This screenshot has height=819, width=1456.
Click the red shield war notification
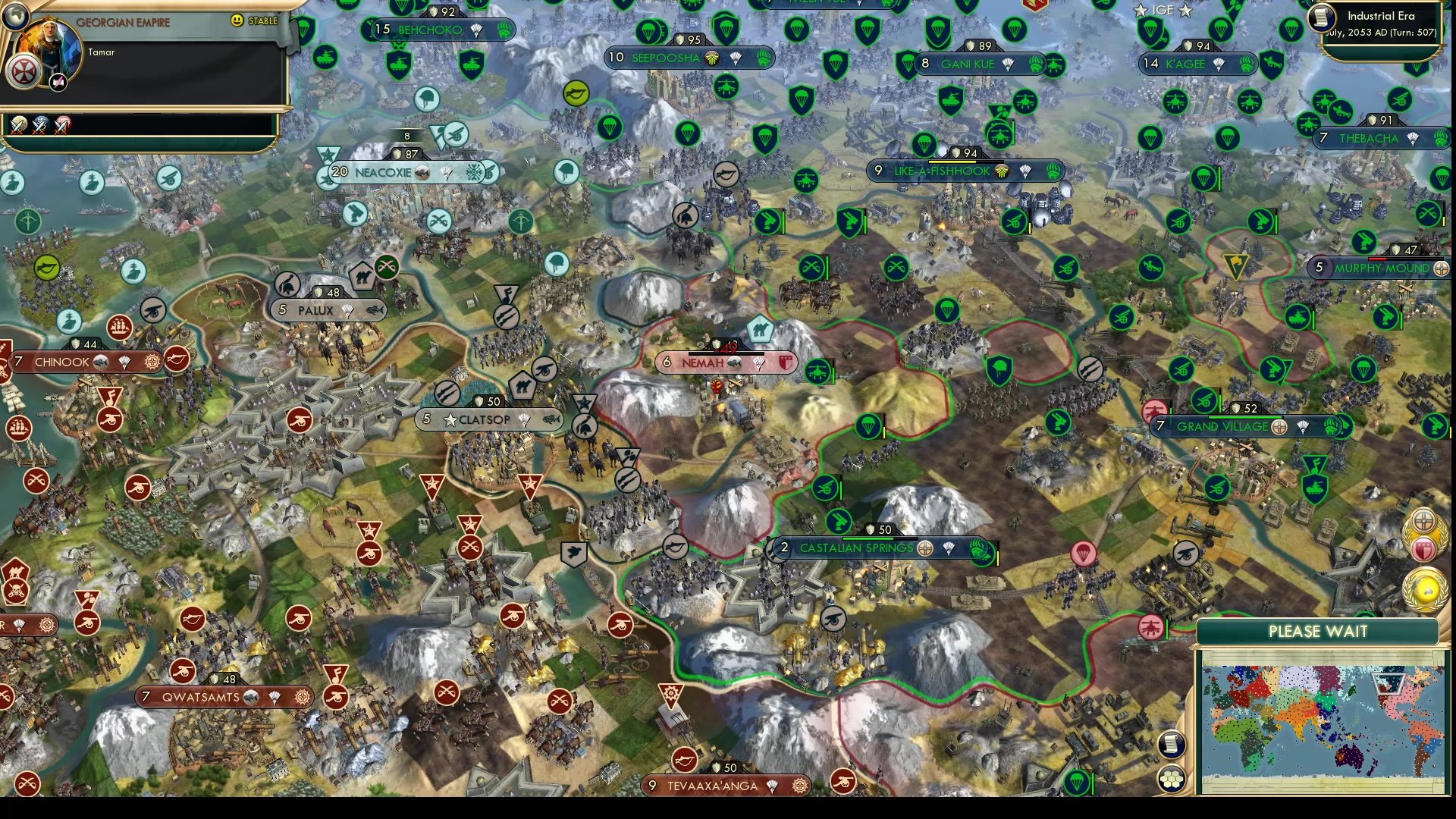coord(1423,548)
